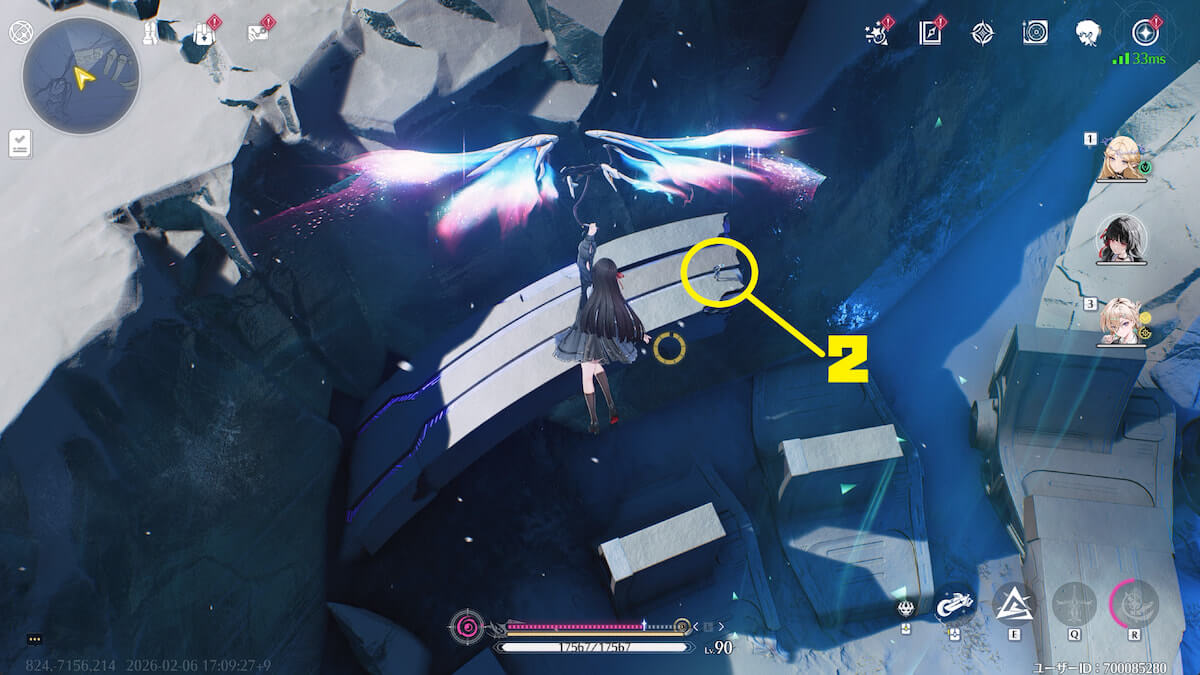The image size is (1200, 675).
Task: Select the dark-haired second party portrait
Action: (1122, 238)
